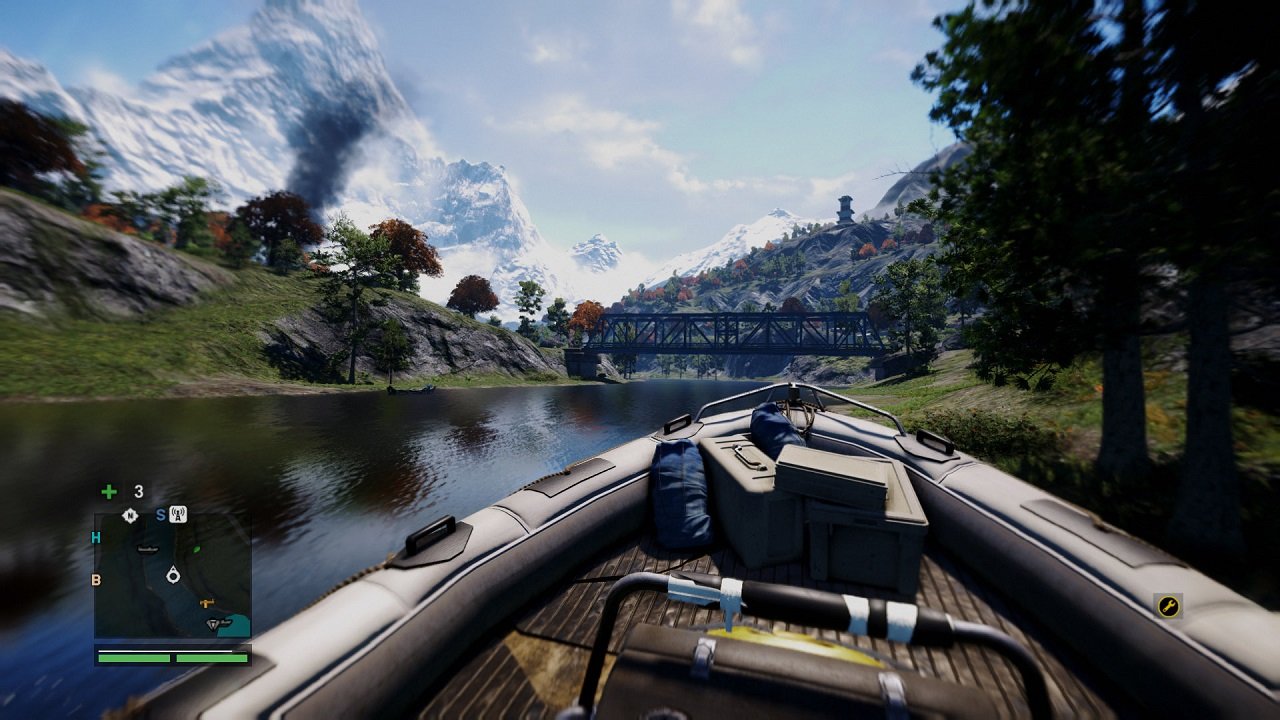Image resolution: width=1280 pixels, height=720 pixels.
Task: Select the green leaf plant marker on minimap
Action: tap(197, 548)
